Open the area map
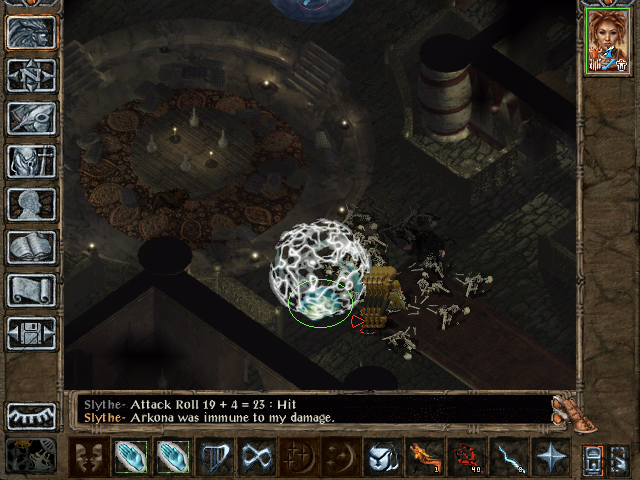Screen dimensions: 640x480 tap(31, 75)
